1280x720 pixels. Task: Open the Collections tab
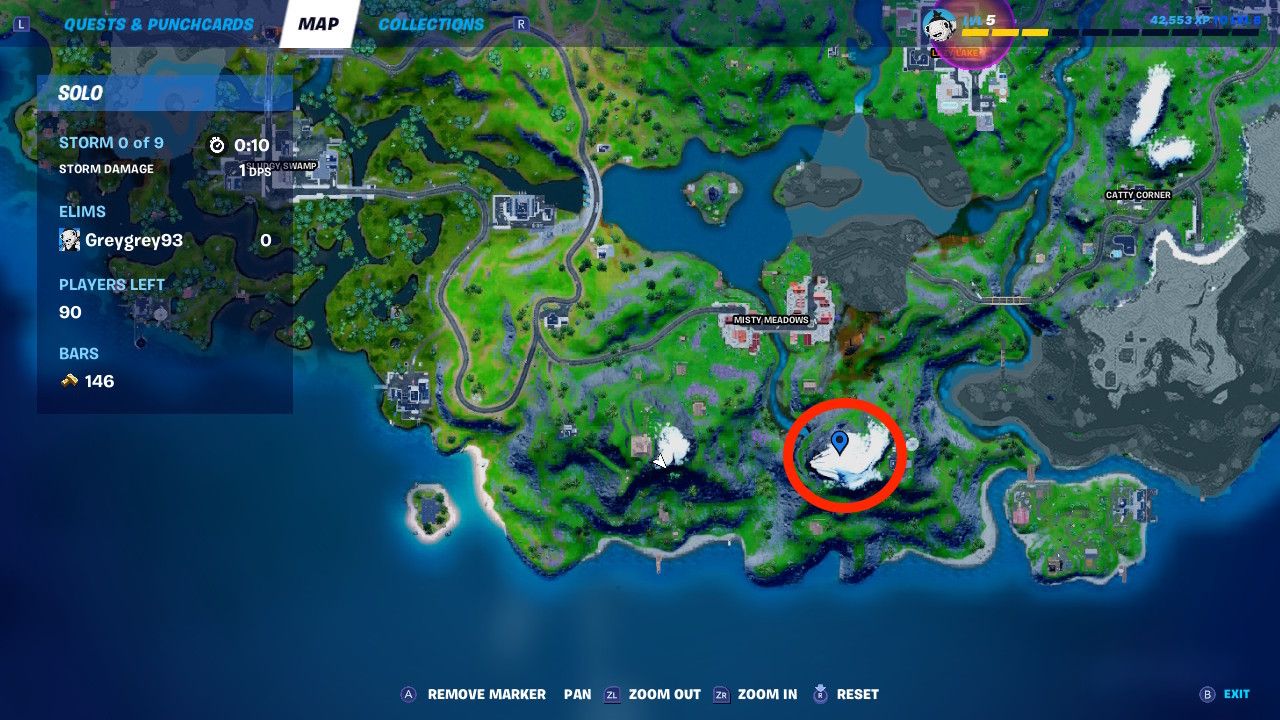(x=430, y=23)
